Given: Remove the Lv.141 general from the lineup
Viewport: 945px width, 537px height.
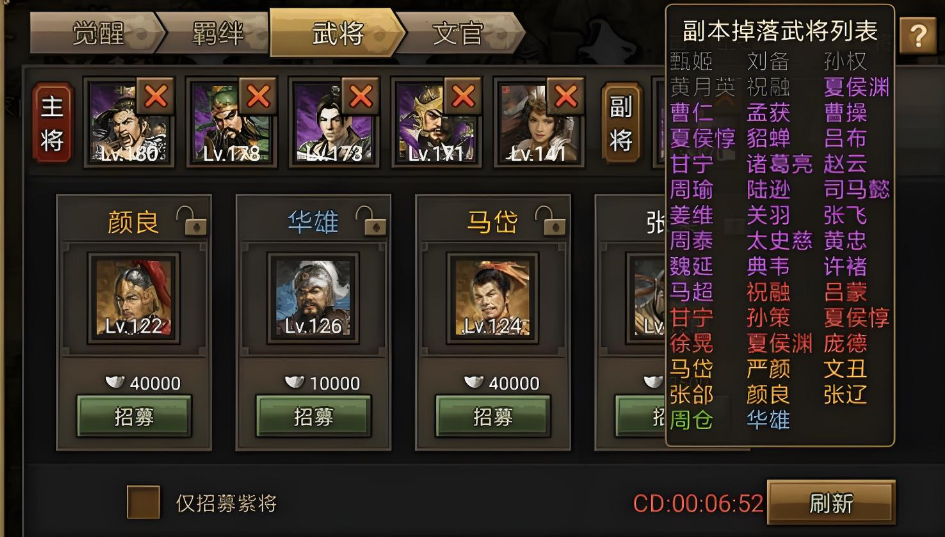Looking at the screenshot, I should tap(565, 97).
